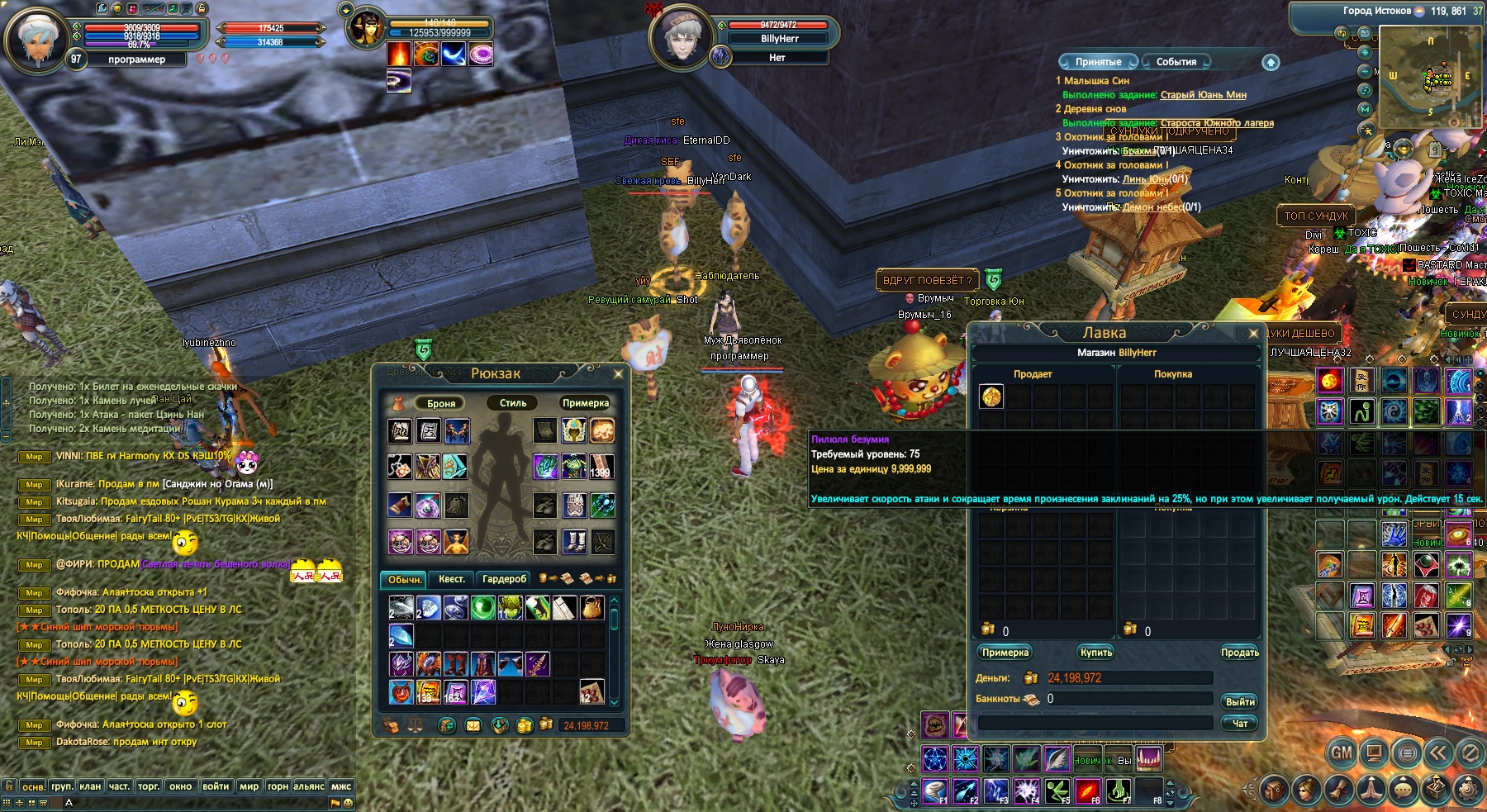
Task: Click the Продать button in shop
Action: tap(1239, 653)
